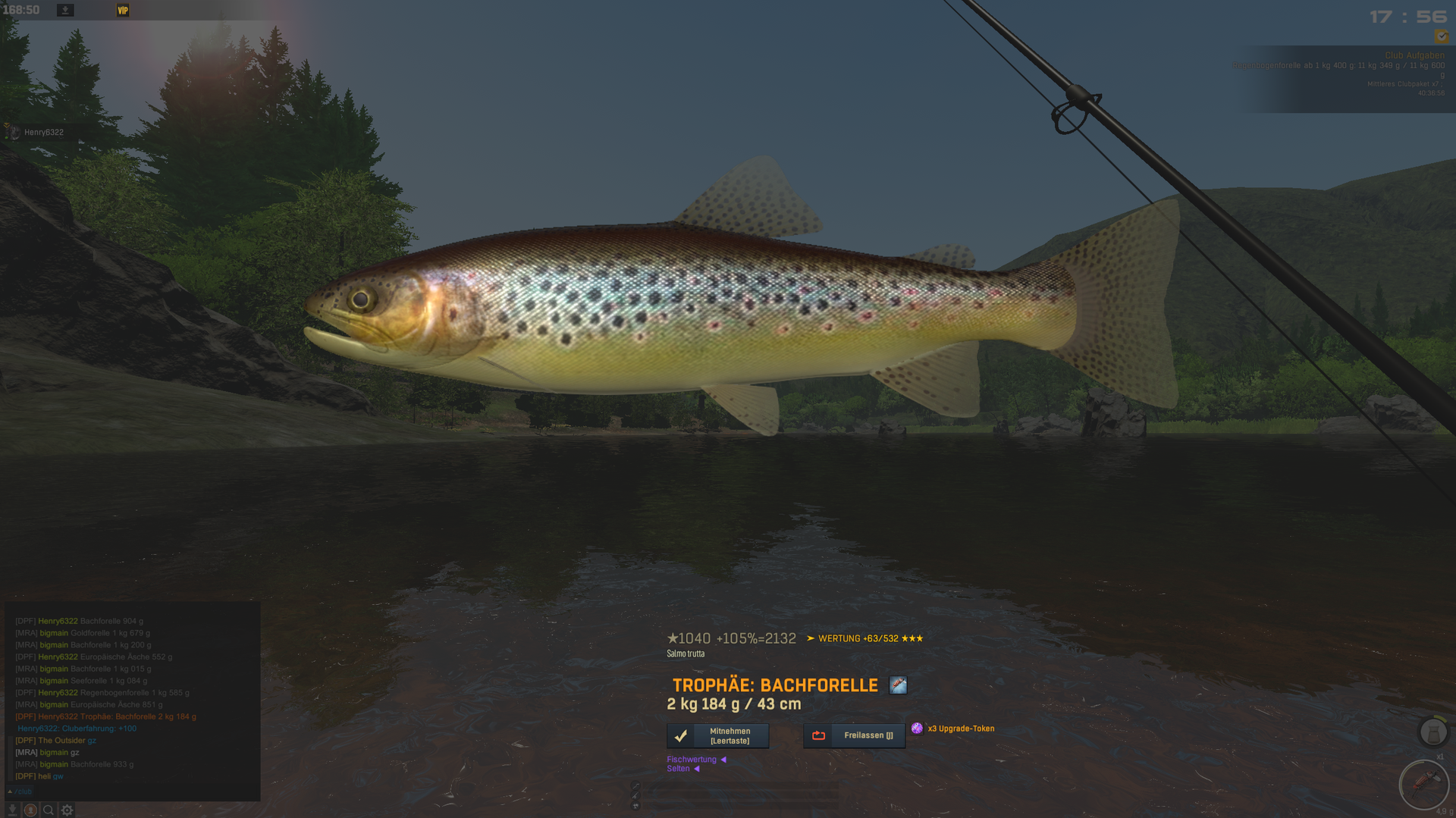Click the tray icon next to the clock

[65, 10]
